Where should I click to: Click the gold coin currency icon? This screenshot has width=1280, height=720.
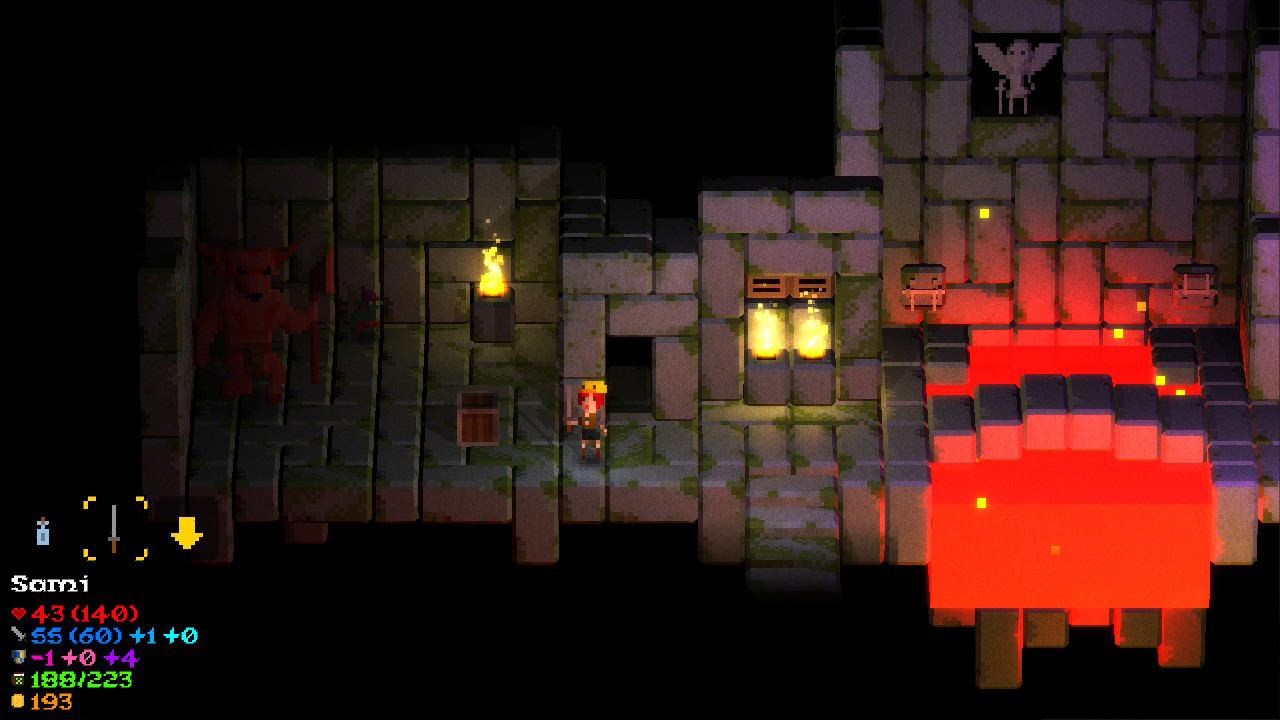pyautogui.click(x=18, y=701)
